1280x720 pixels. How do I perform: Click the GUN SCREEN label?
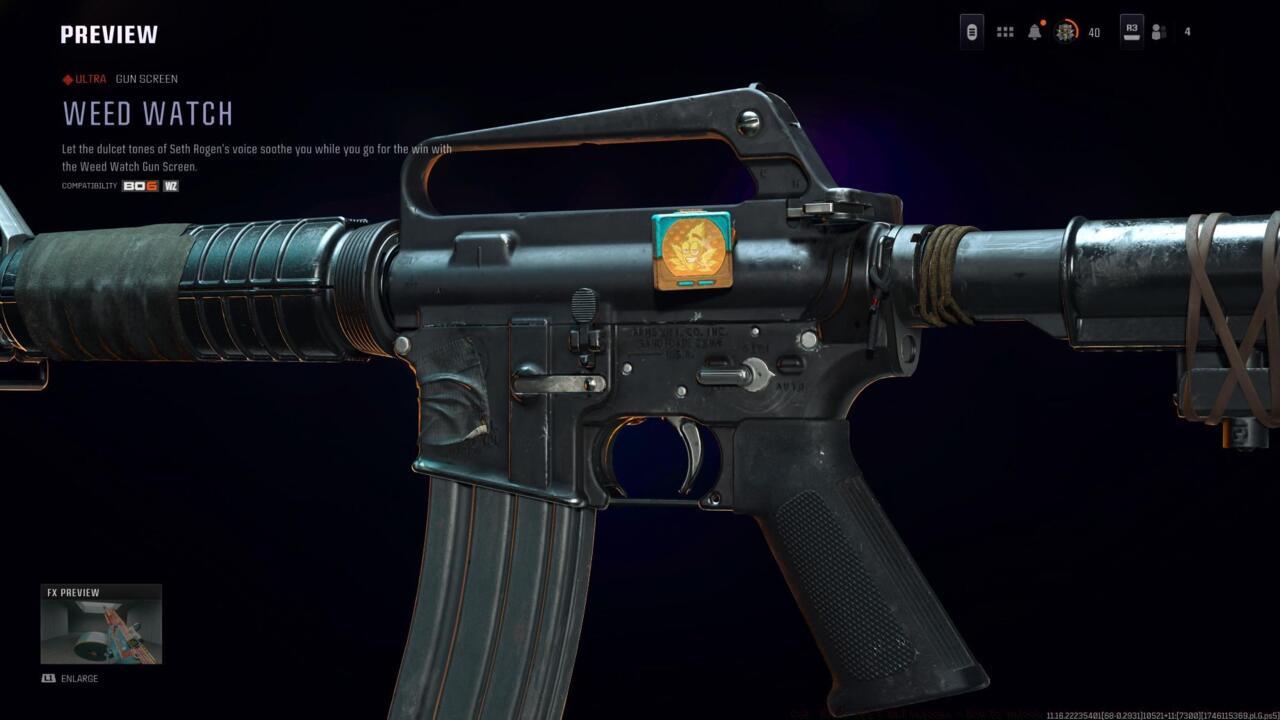click(x=147, y=79)
